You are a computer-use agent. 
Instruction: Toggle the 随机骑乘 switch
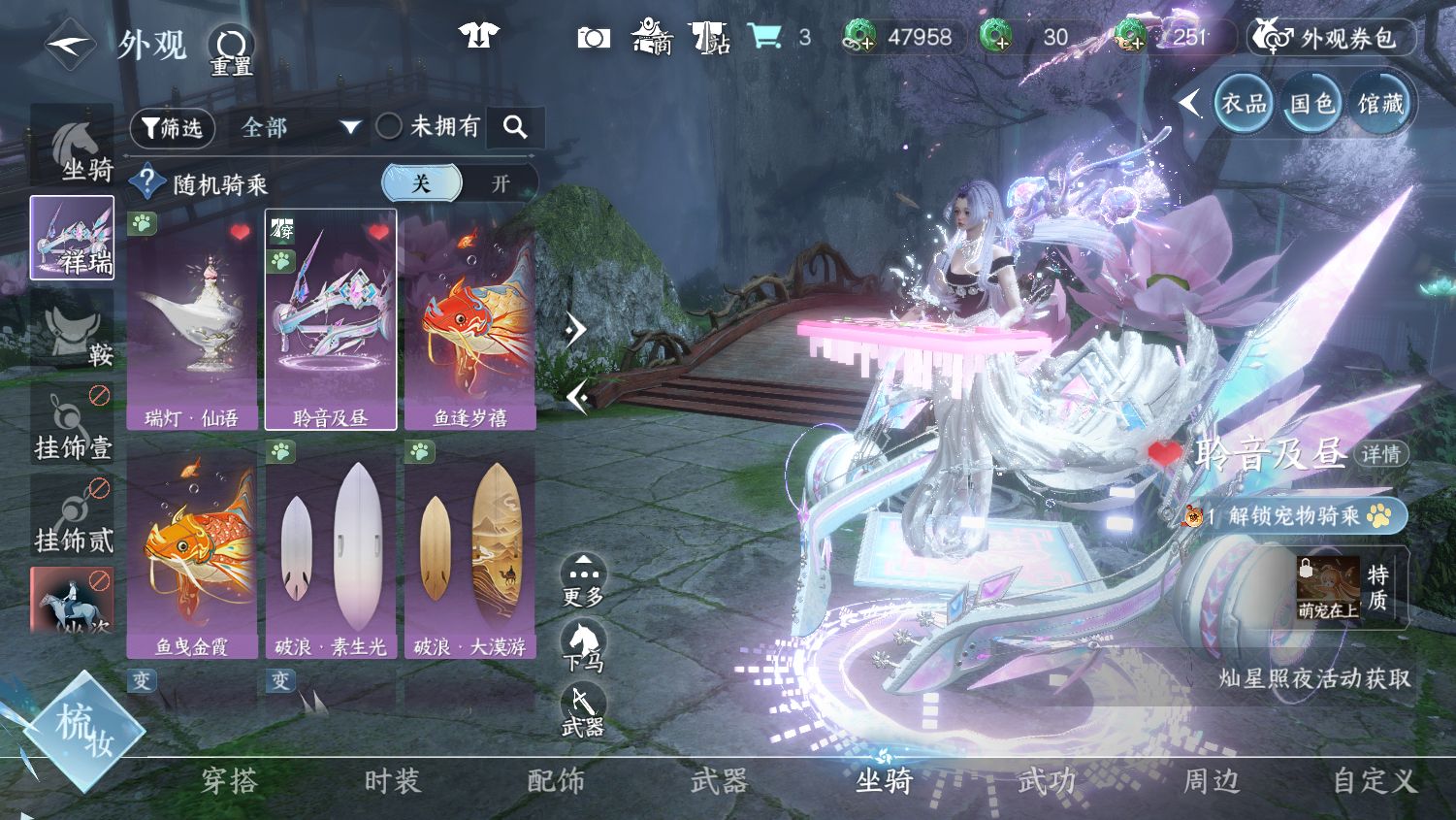(459, 183)
